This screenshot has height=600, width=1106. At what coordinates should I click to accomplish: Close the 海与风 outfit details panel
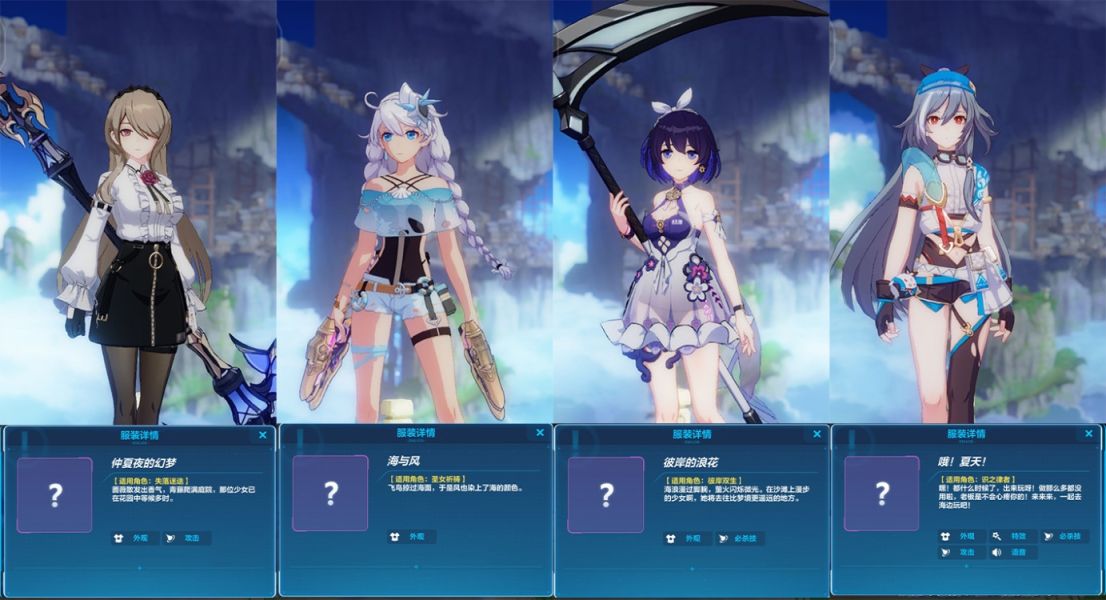(x=540, y=433)
